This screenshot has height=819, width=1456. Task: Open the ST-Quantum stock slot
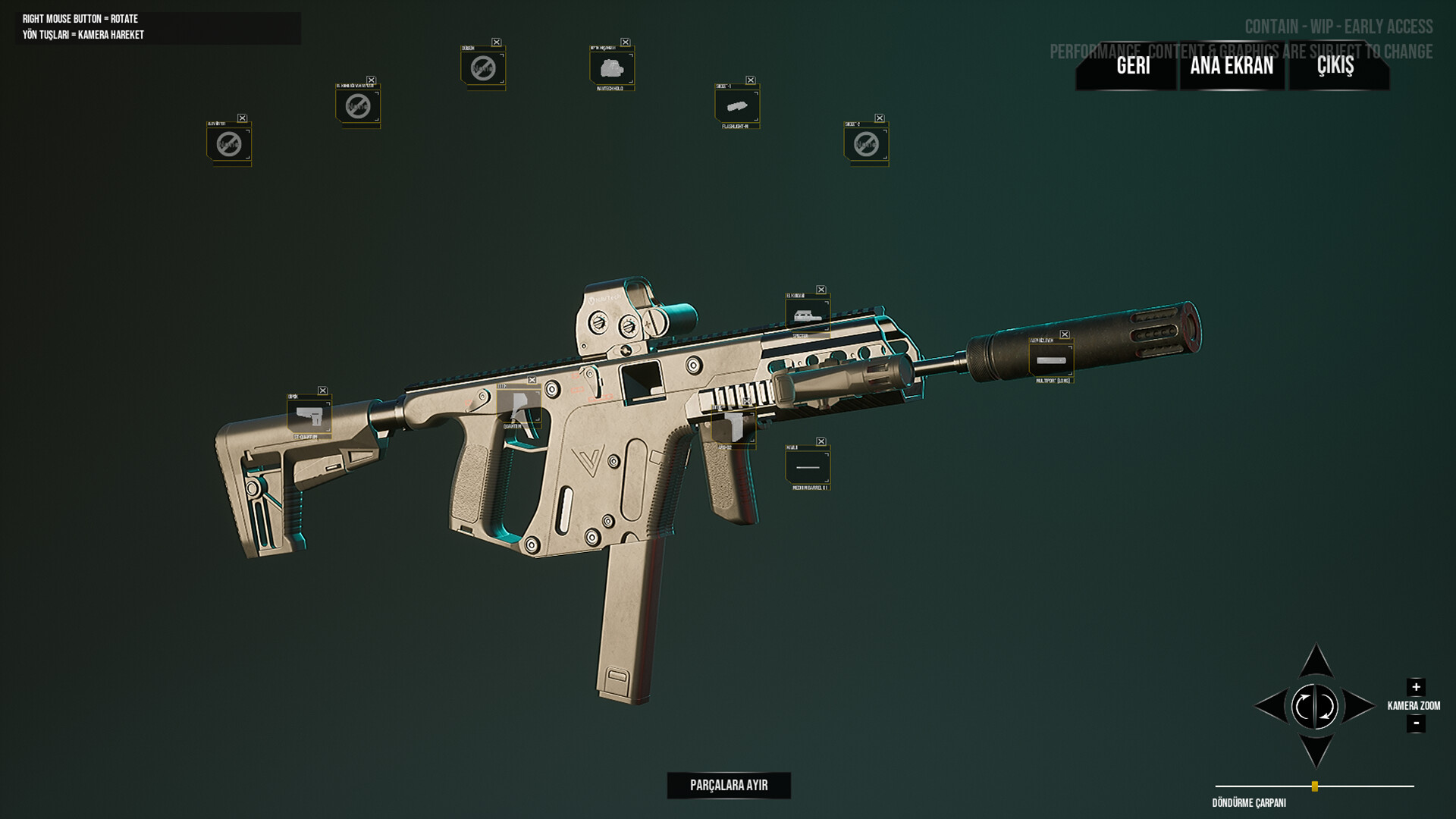click(x=309, y=416)
